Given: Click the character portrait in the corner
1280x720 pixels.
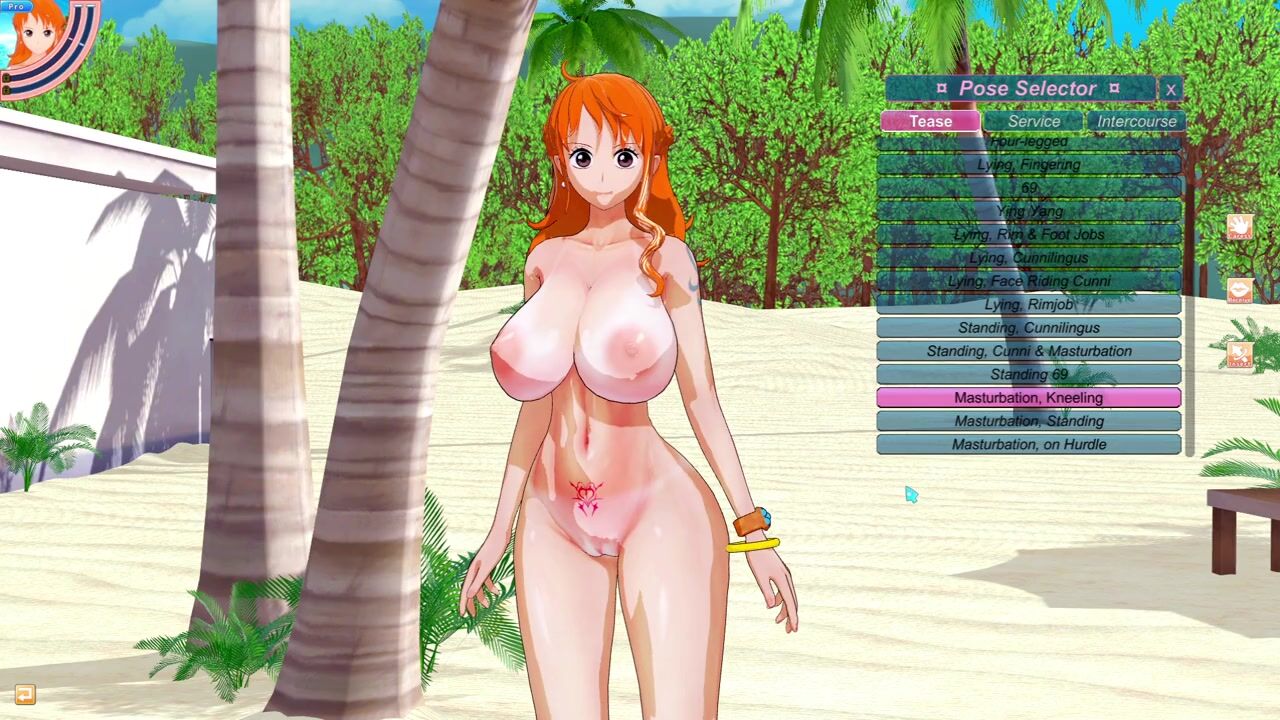Looking at the screenshot, I should pos(40,40).
